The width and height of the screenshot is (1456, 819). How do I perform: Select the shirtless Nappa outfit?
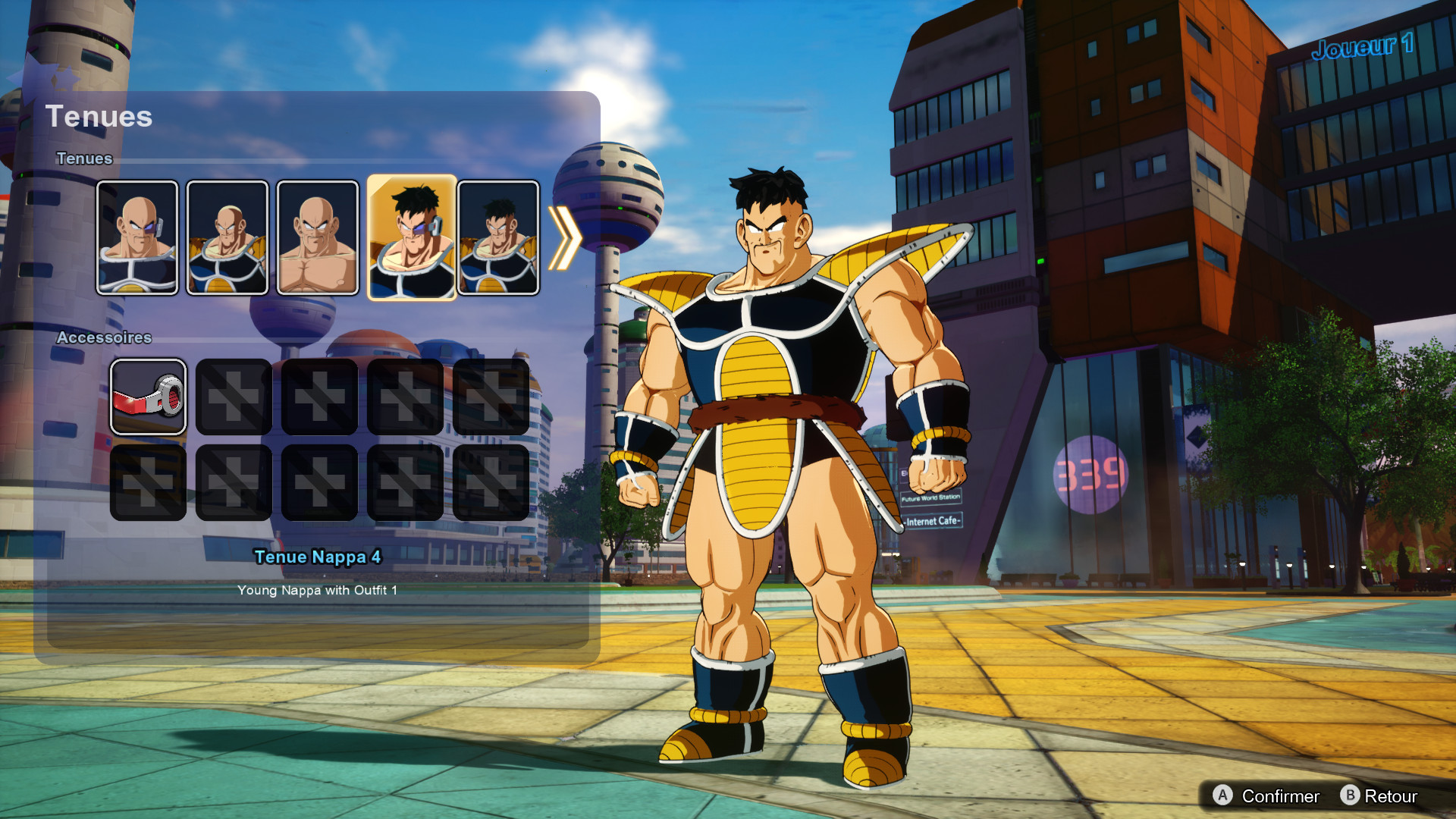pyautogui.click(x=318, y=236)
